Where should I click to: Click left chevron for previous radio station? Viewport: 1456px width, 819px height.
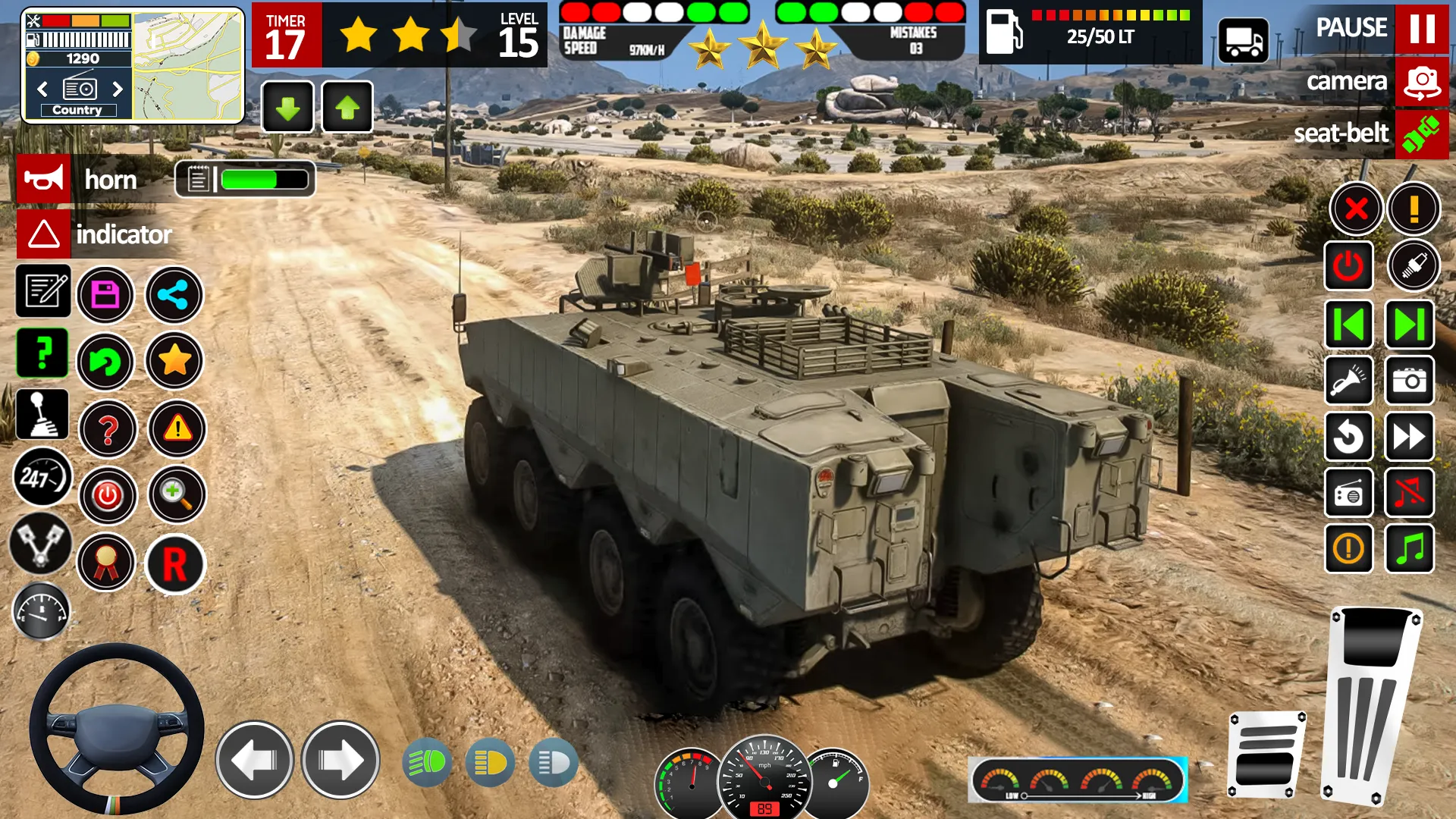click(x=42, y=89)
